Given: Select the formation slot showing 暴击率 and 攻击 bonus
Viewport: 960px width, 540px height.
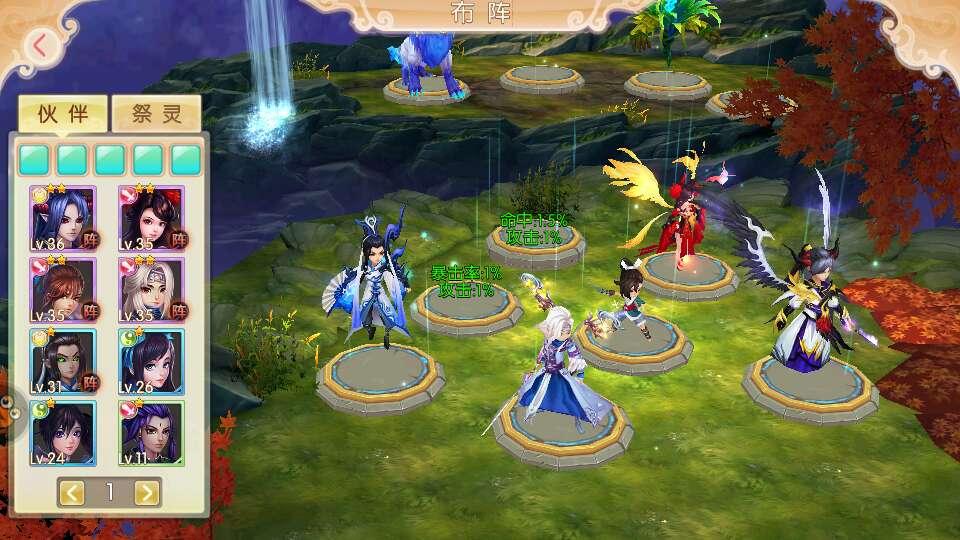Looking at the screenshot, I should point(467,306).
